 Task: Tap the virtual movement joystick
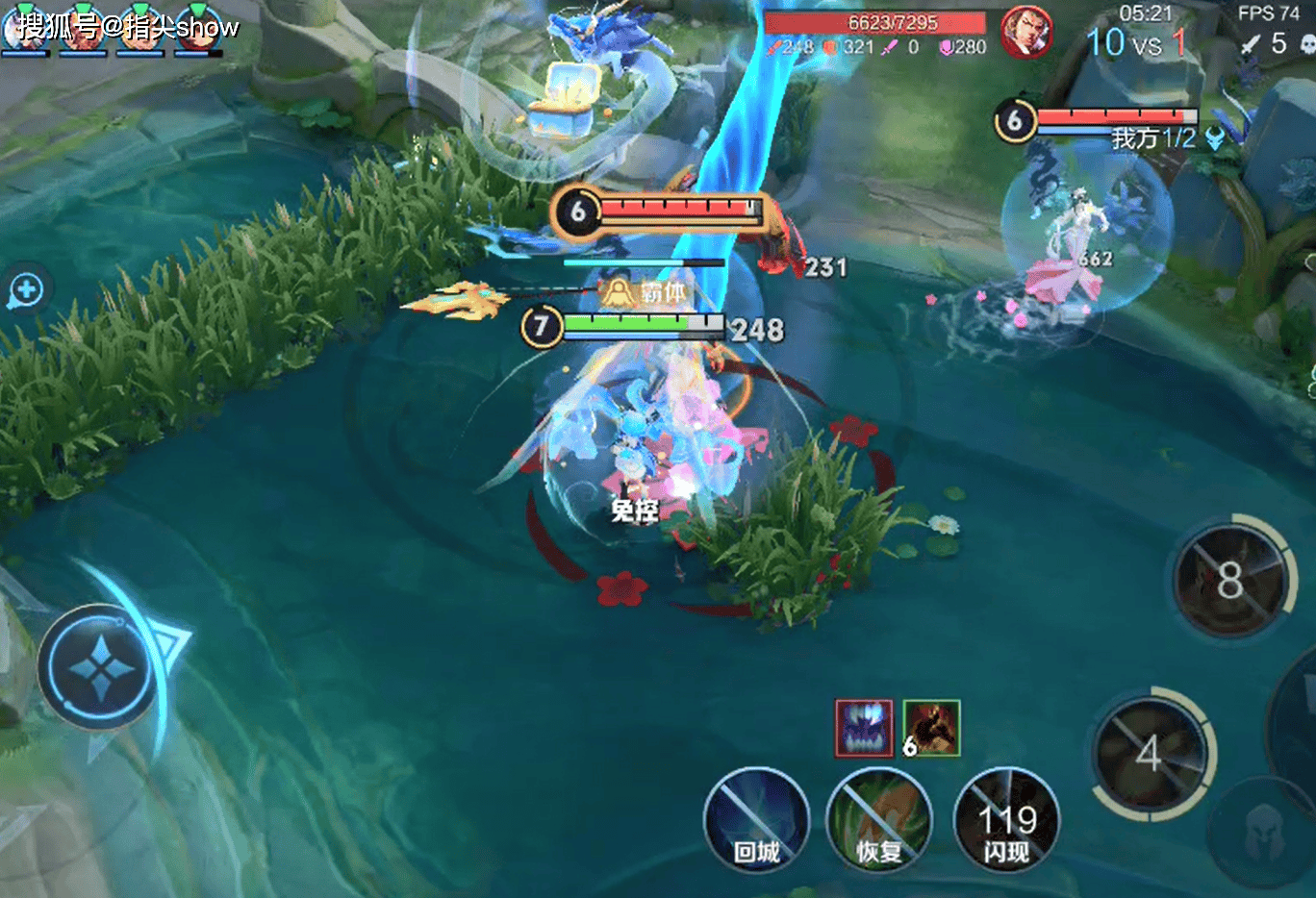[x=99, y=666]
